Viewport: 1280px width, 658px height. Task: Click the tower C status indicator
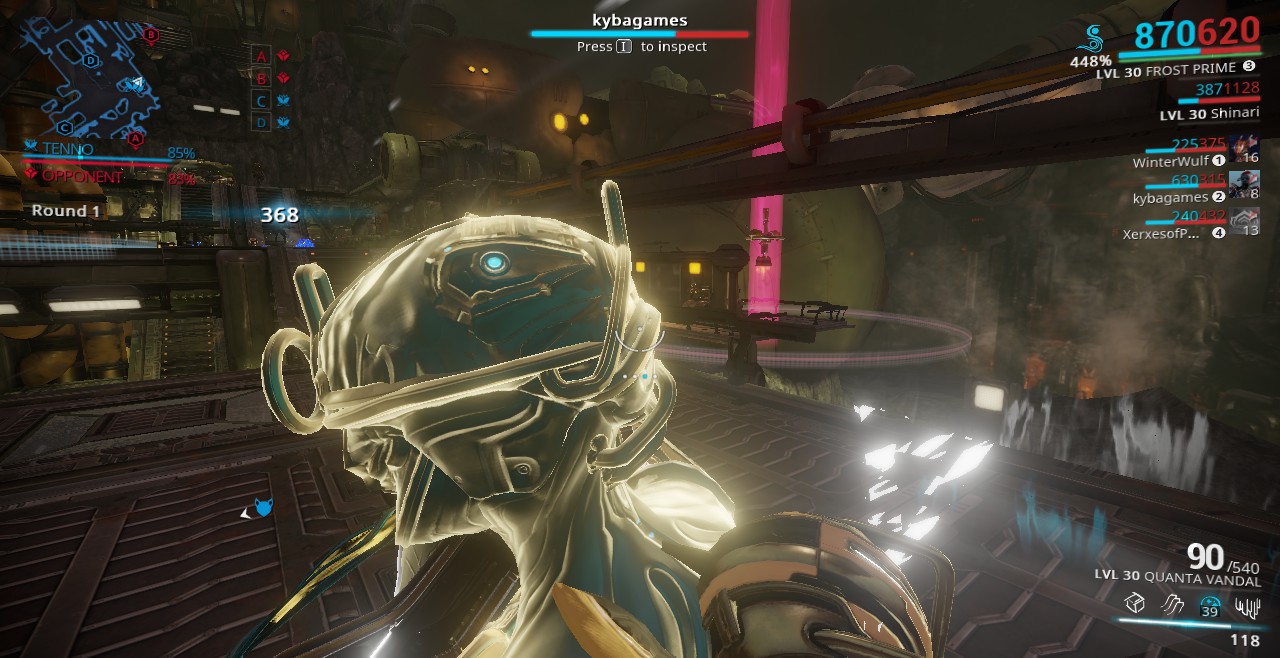272,101
